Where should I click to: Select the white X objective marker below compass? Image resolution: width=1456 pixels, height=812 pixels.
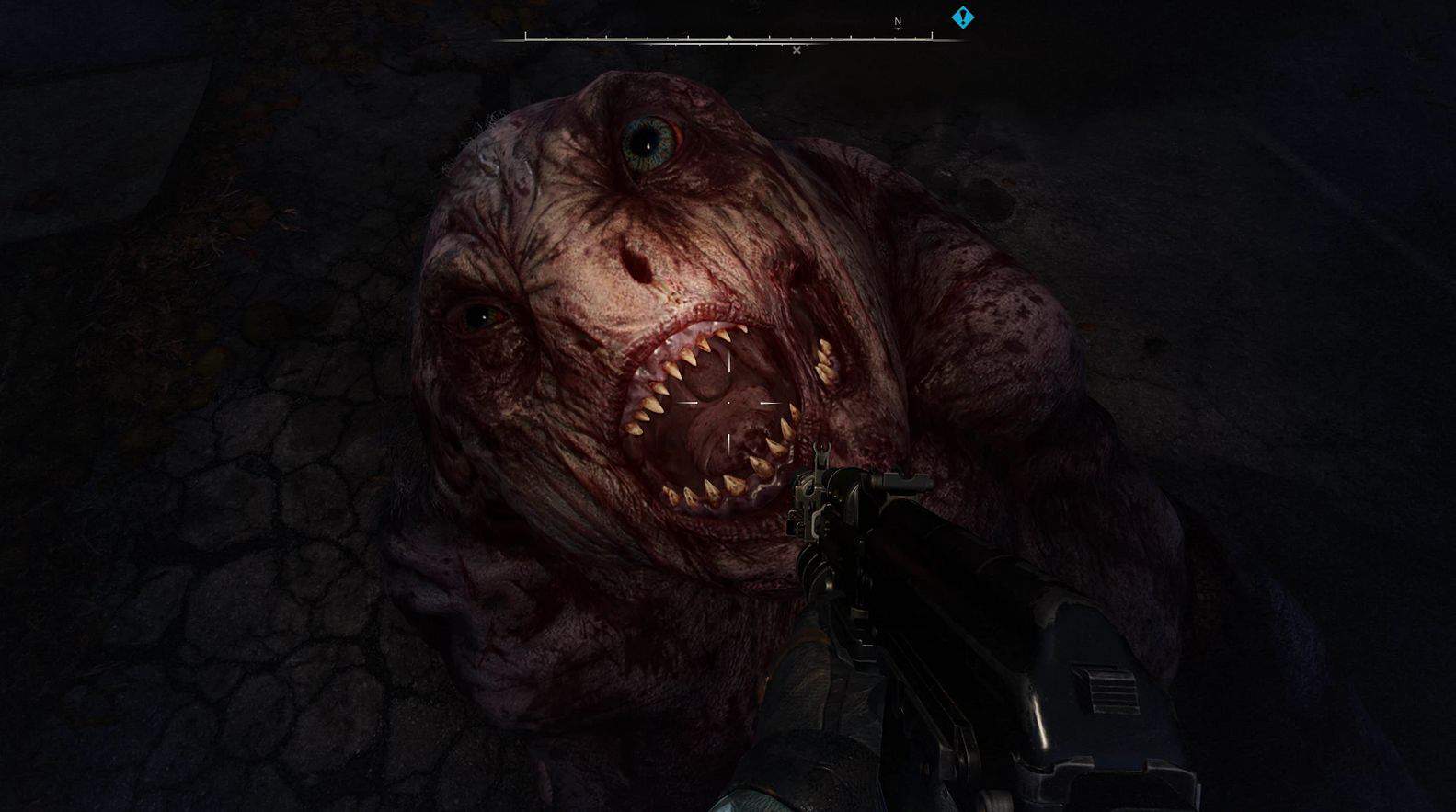[x=796, y=50]
